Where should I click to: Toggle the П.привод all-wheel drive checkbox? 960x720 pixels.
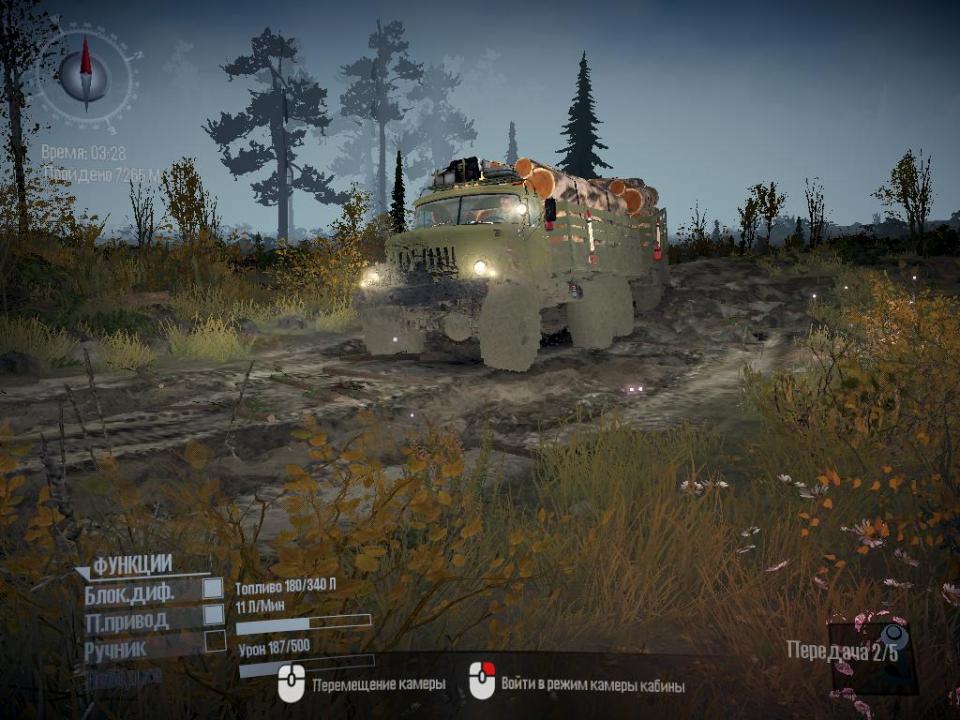pos(213,615)
